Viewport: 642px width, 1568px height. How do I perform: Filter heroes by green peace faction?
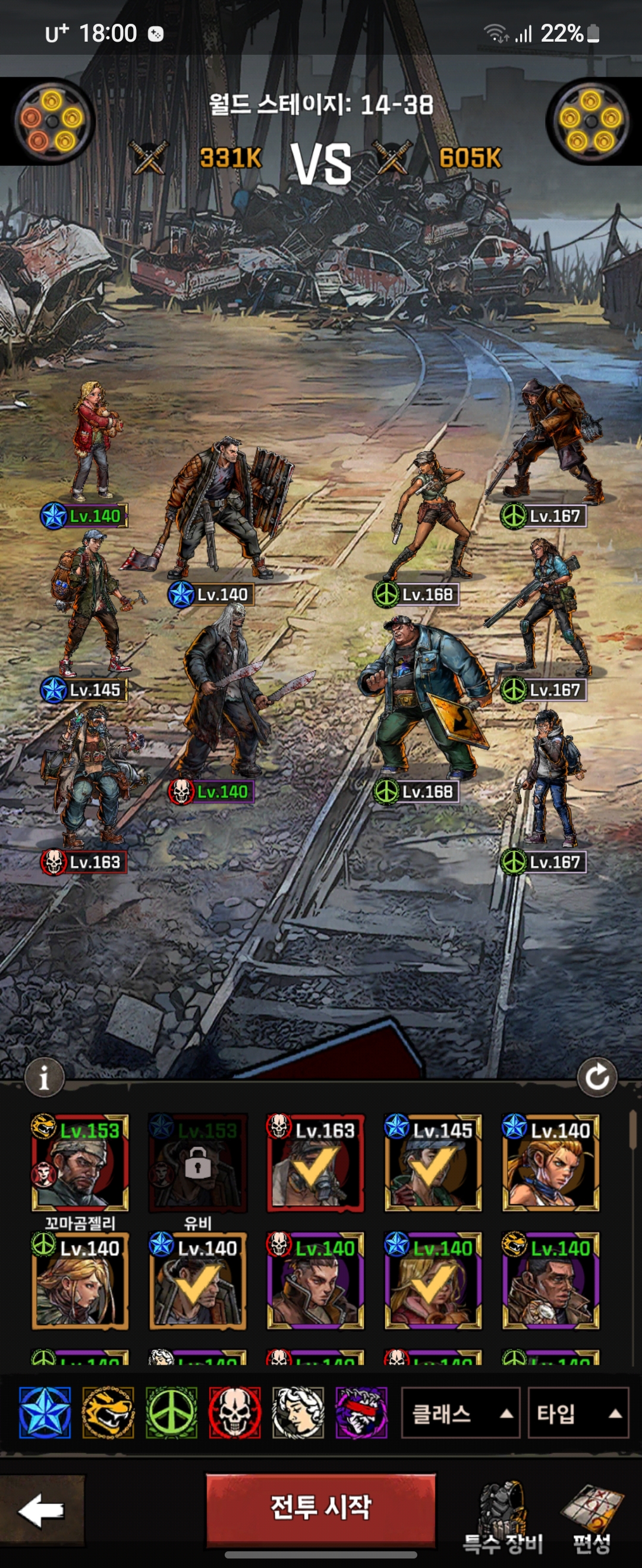(171, 1413)
